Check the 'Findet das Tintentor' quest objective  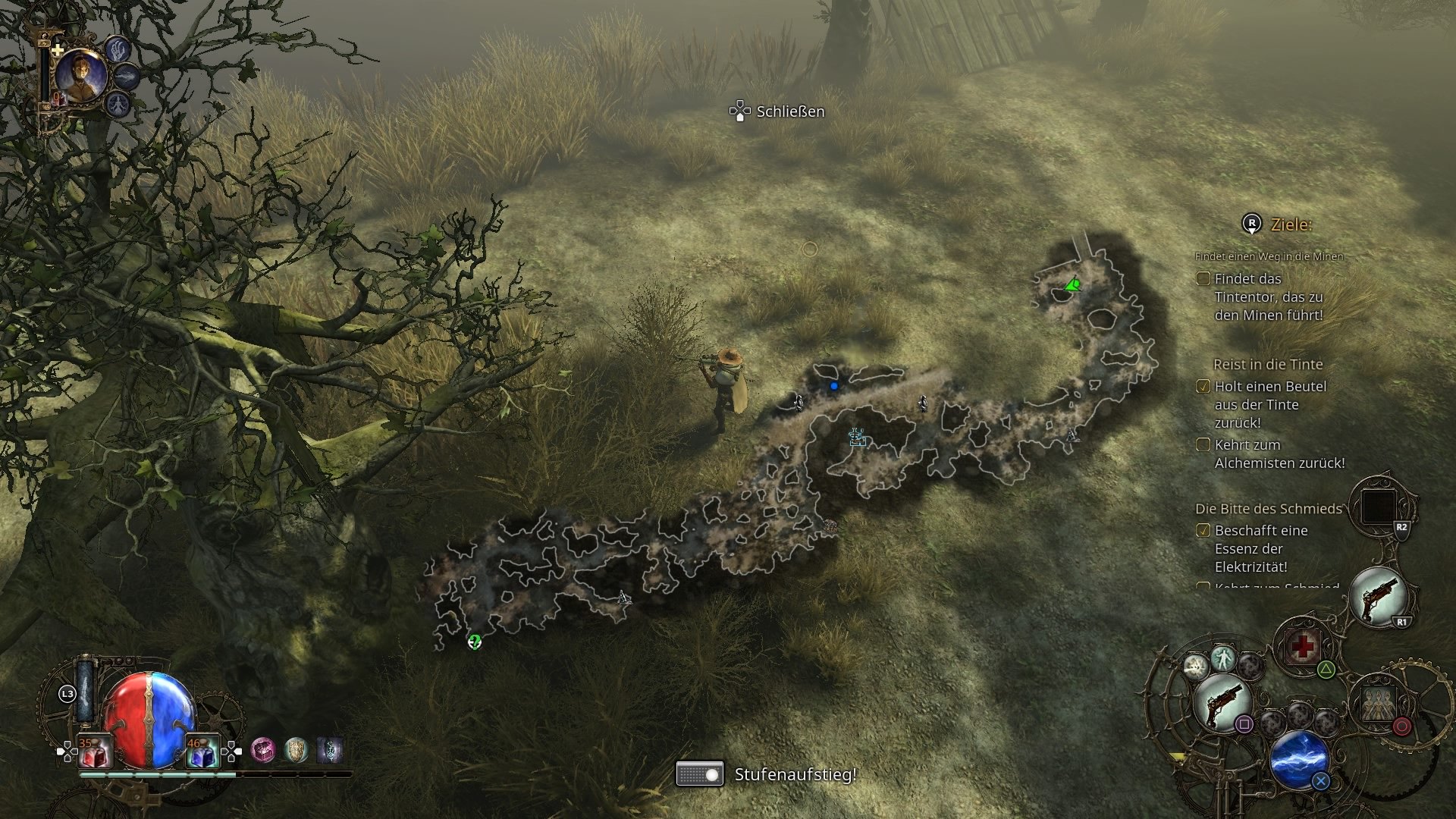click(x=1203, y=279)
